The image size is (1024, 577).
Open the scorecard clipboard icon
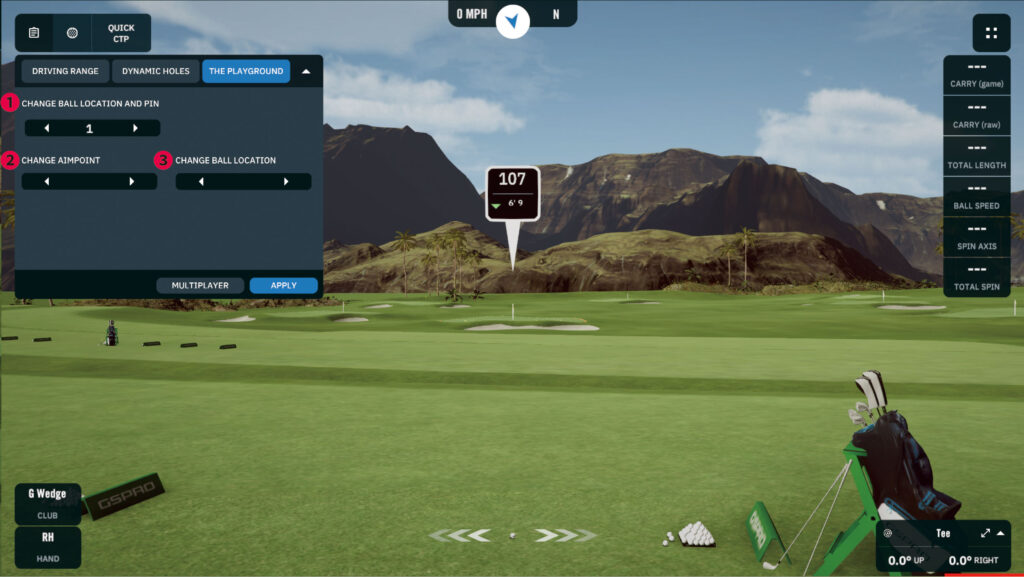click(34, 33)
